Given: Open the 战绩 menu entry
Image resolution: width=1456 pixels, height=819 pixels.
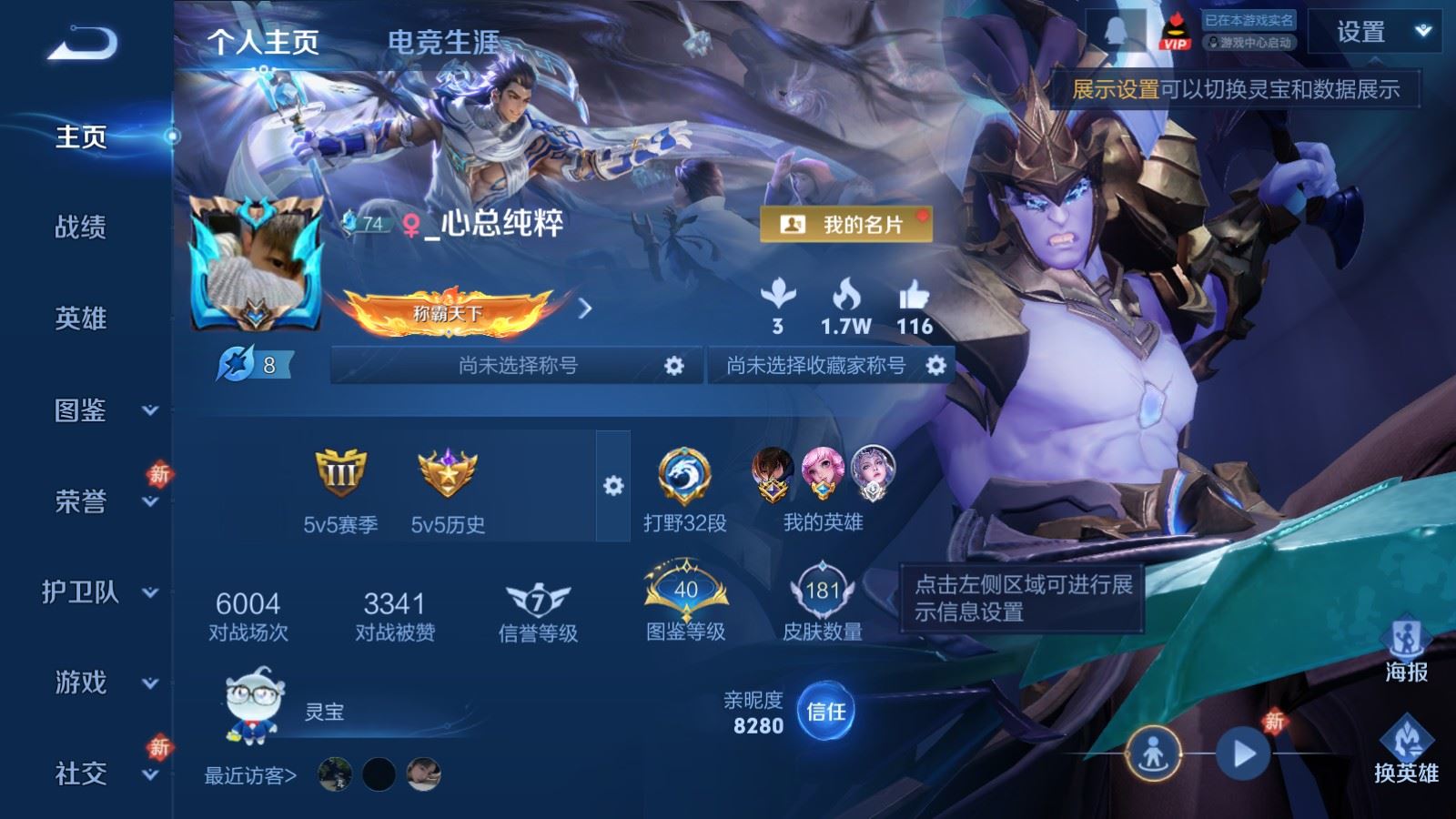Looking at the screenshot, I should click(x=81, y=227).
